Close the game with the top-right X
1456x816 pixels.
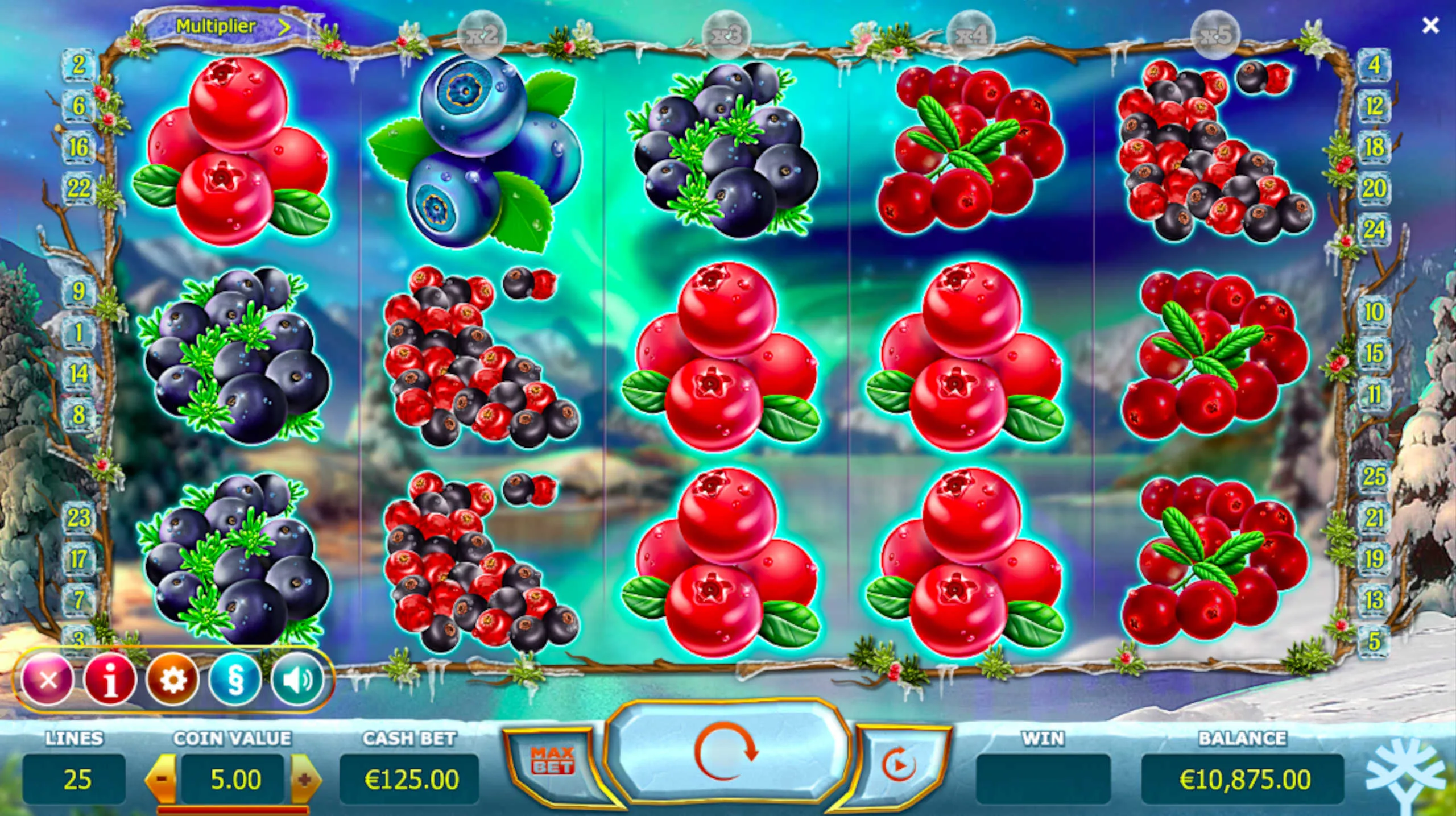coord(1430,26)
